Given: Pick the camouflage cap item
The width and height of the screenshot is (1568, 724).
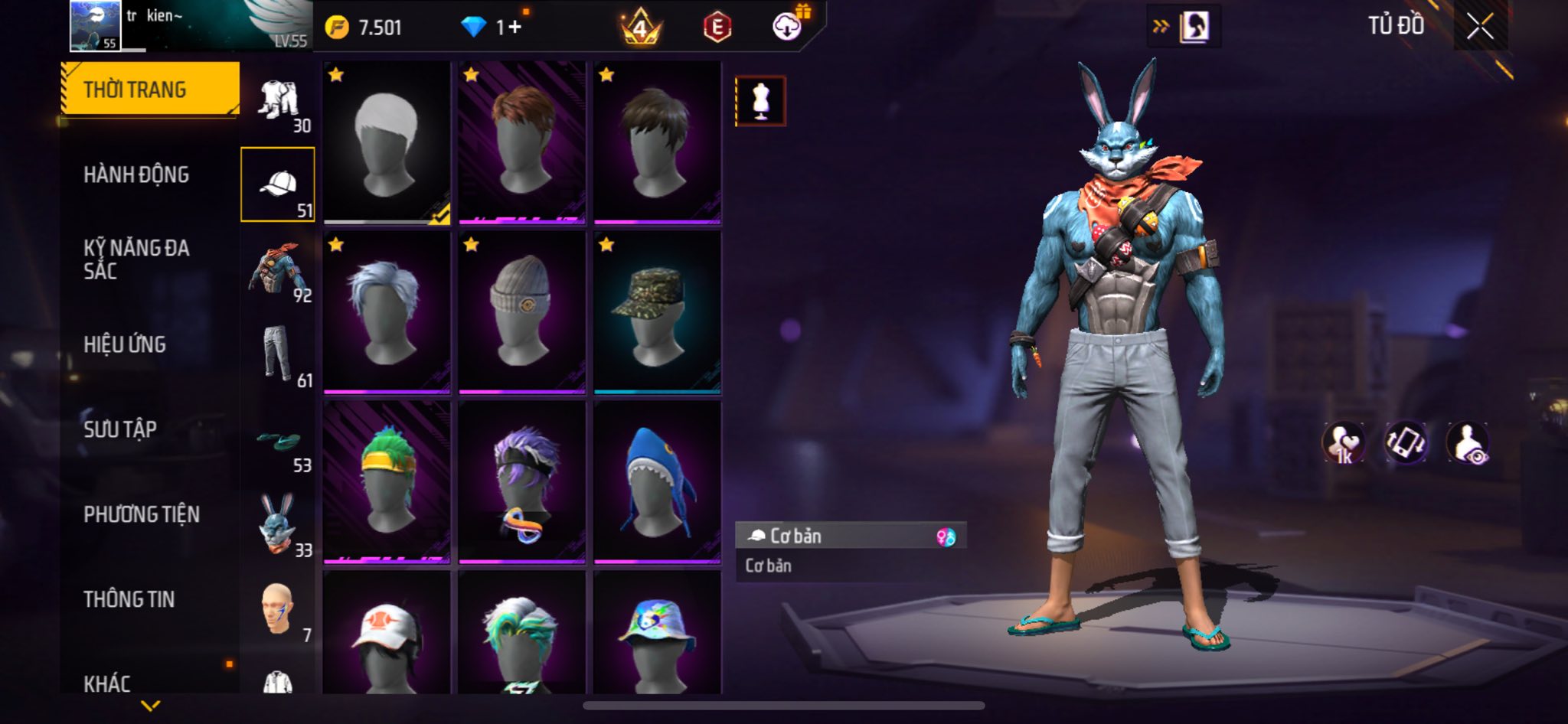Looking at the screenshot, I should [x=657, y=312].
